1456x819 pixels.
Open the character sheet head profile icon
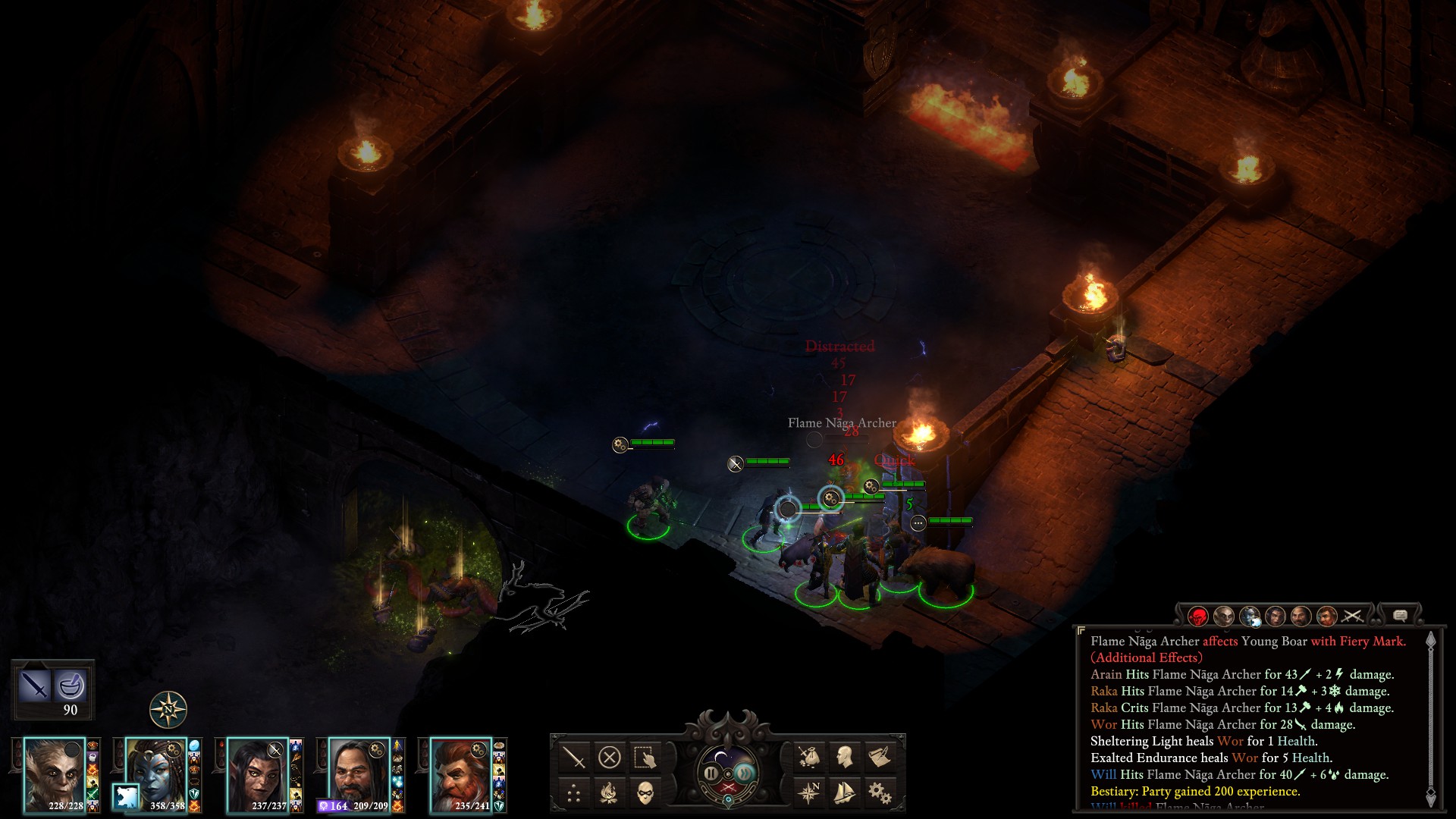(844, 757)
